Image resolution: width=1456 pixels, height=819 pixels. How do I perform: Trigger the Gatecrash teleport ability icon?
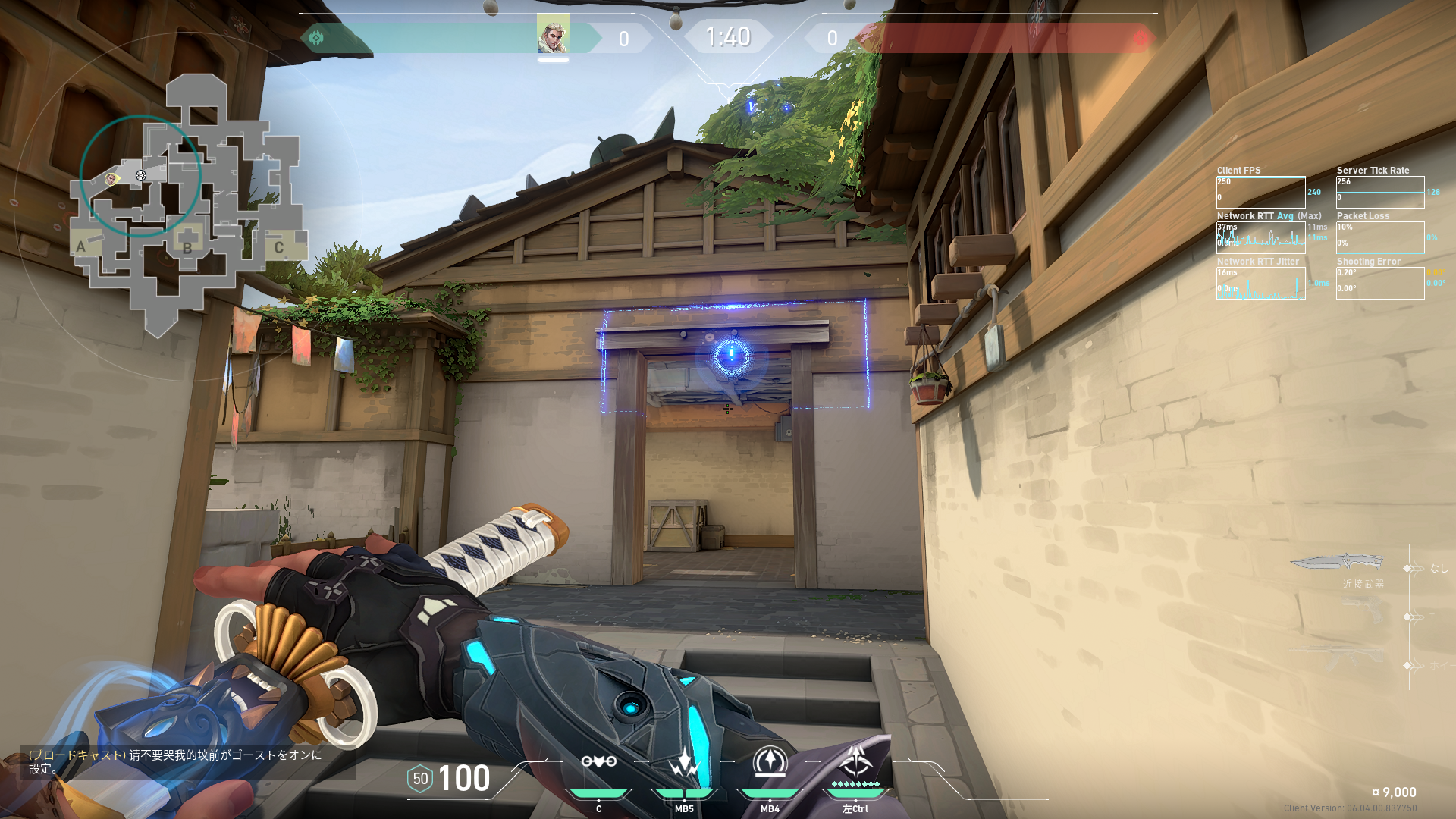[770, 762]
